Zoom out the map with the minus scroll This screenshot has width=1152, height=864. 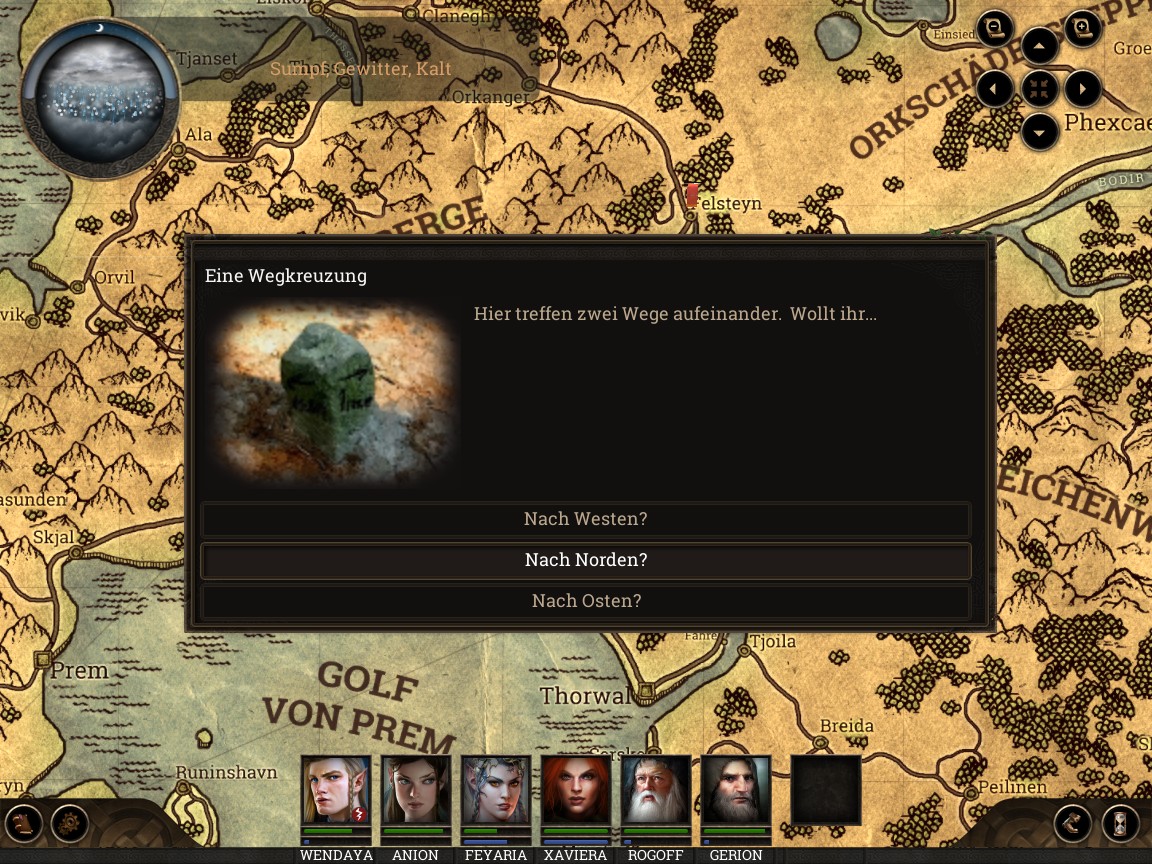995,28
